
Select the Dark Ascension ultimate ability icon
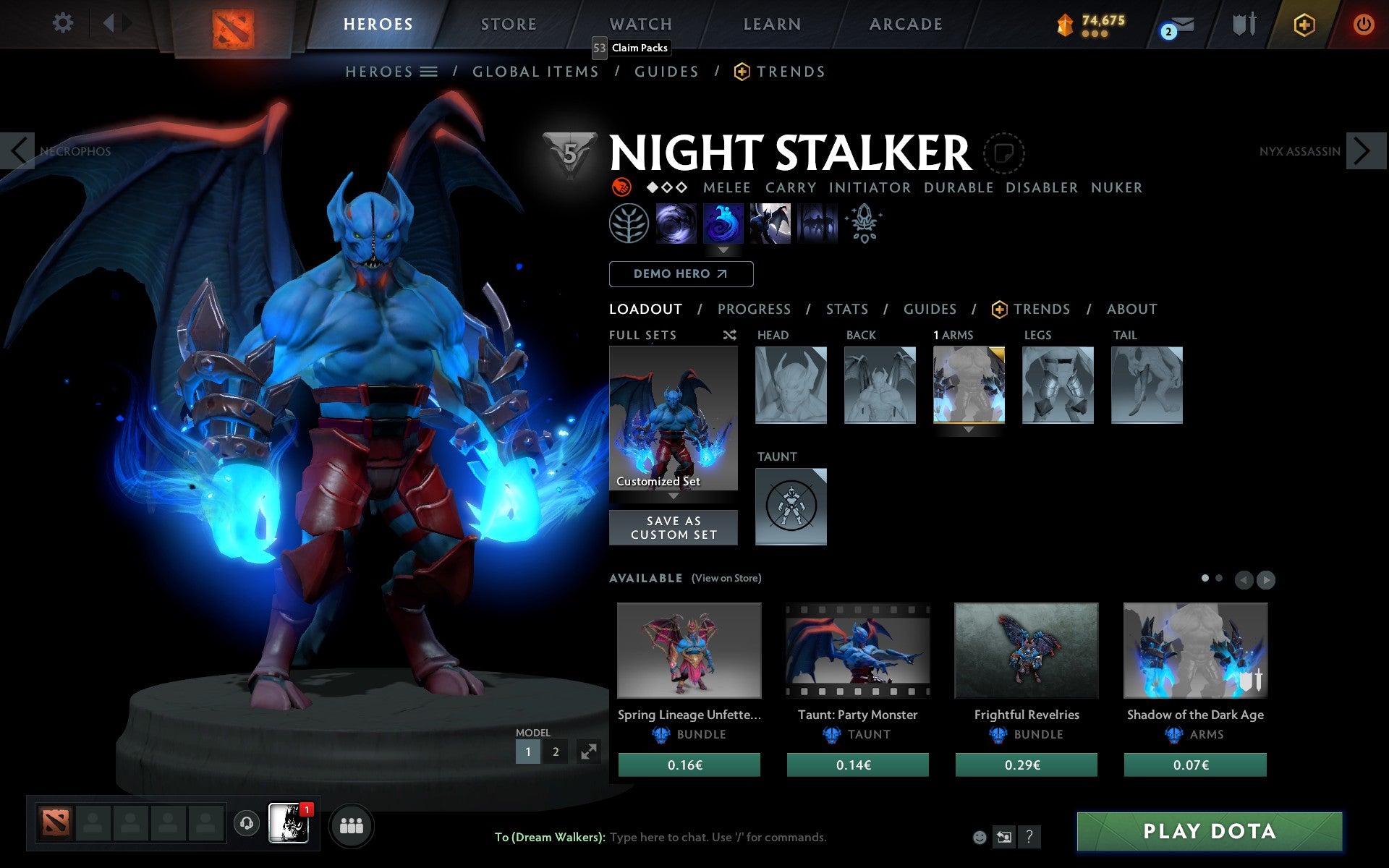817,224
